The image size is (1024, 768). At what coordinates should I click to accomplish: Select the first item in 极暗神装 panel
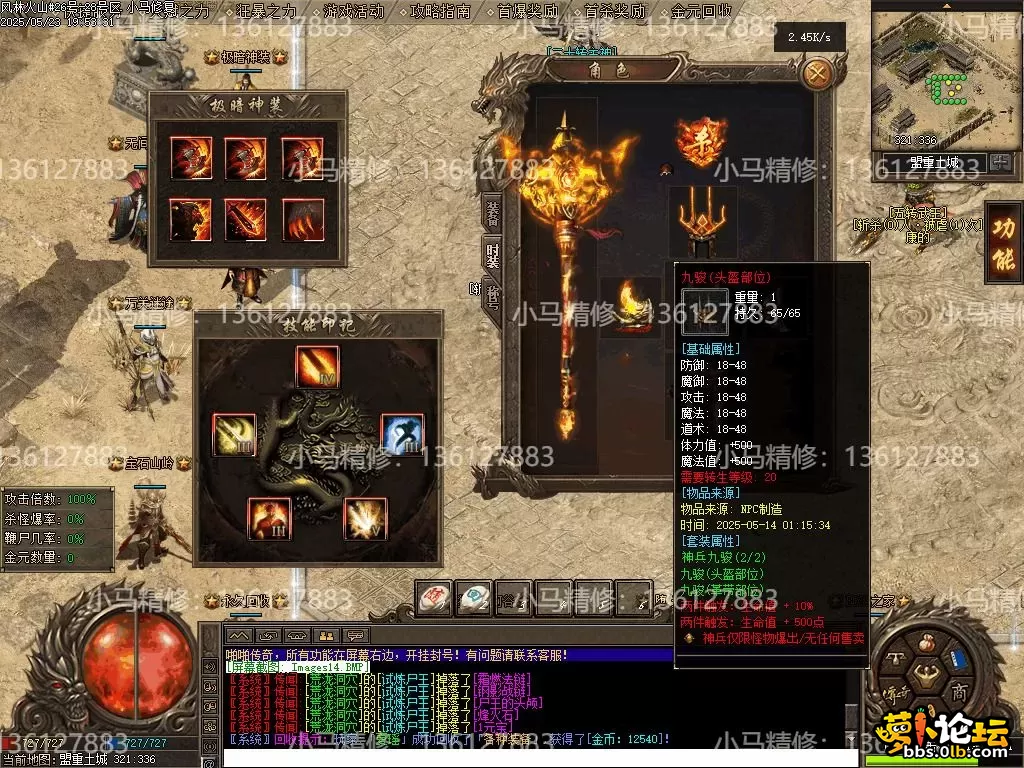(191, 157)
